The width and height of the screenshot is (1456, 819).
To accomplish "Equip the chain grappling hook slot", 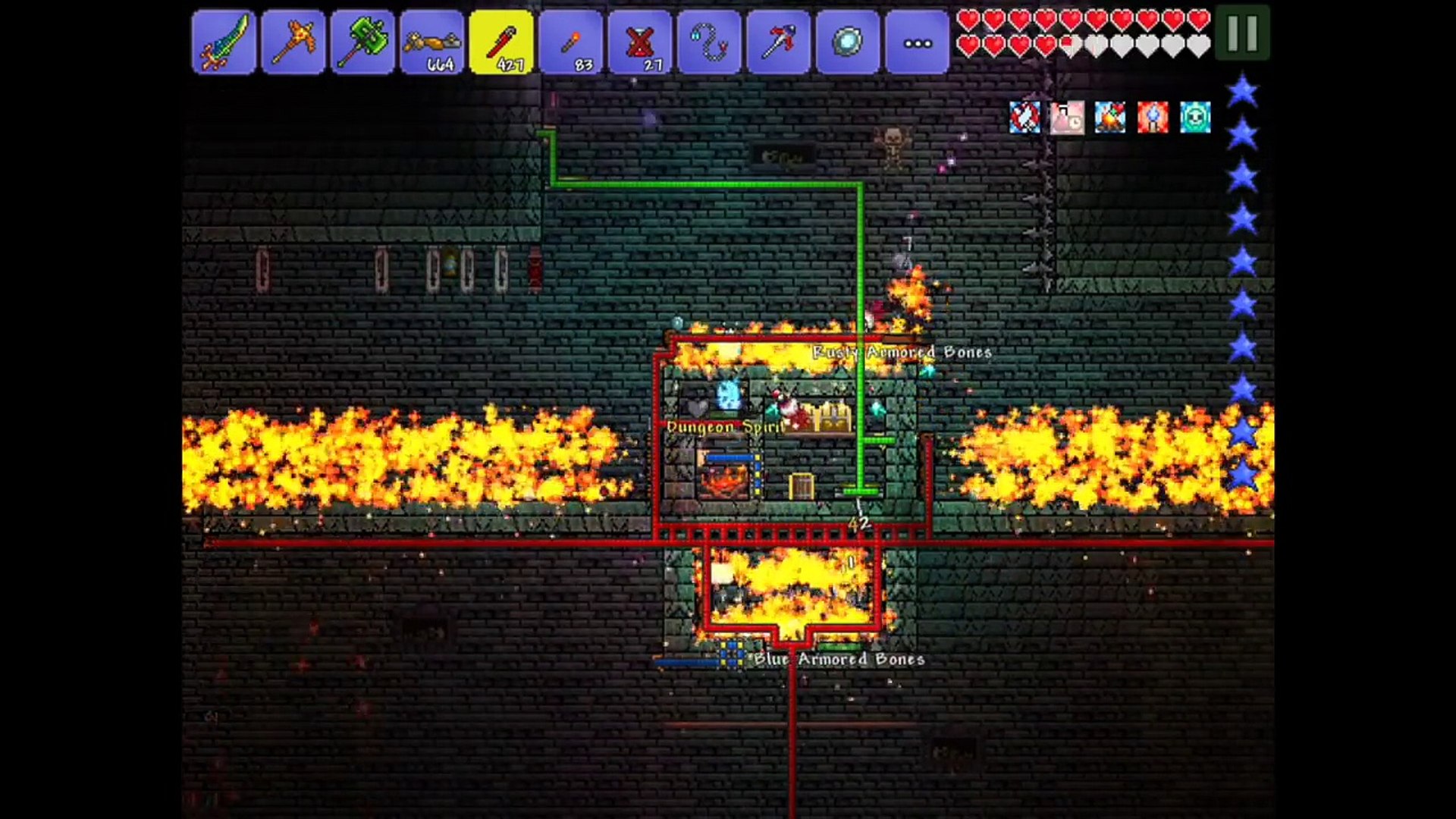I will [x=710, y=42].
